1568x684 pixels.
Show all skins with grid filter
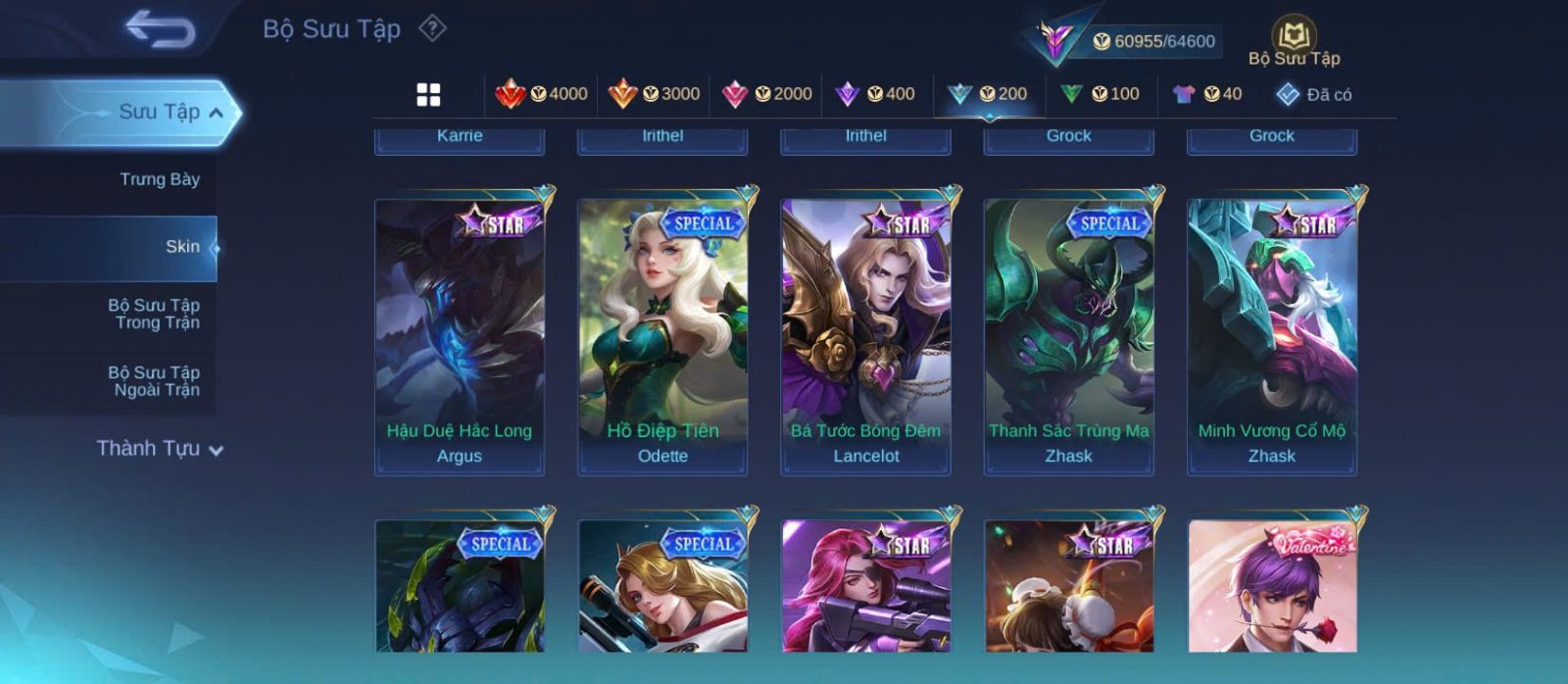(x=428, y=94)
